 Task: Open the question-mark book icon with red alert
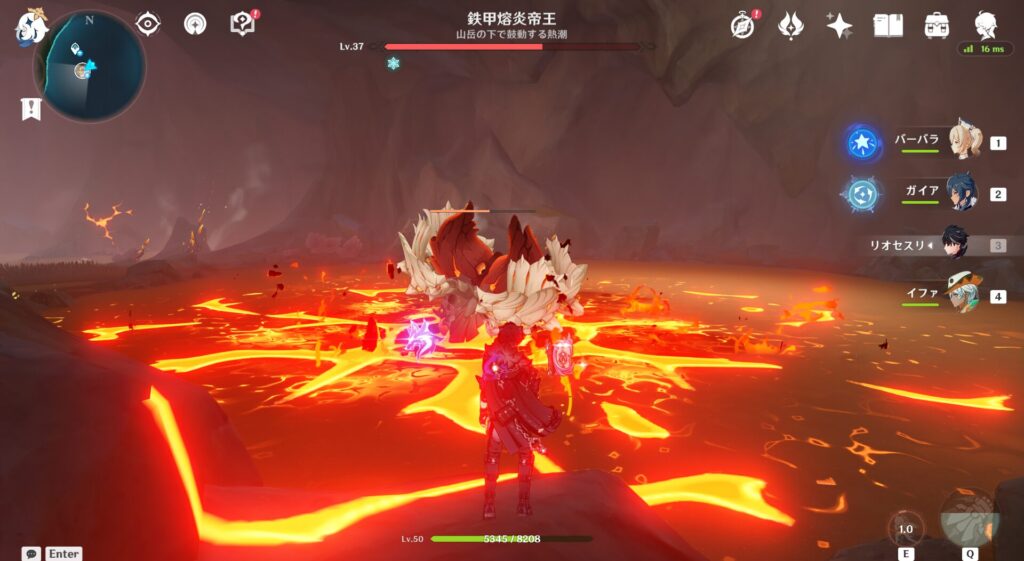(243, 23)
